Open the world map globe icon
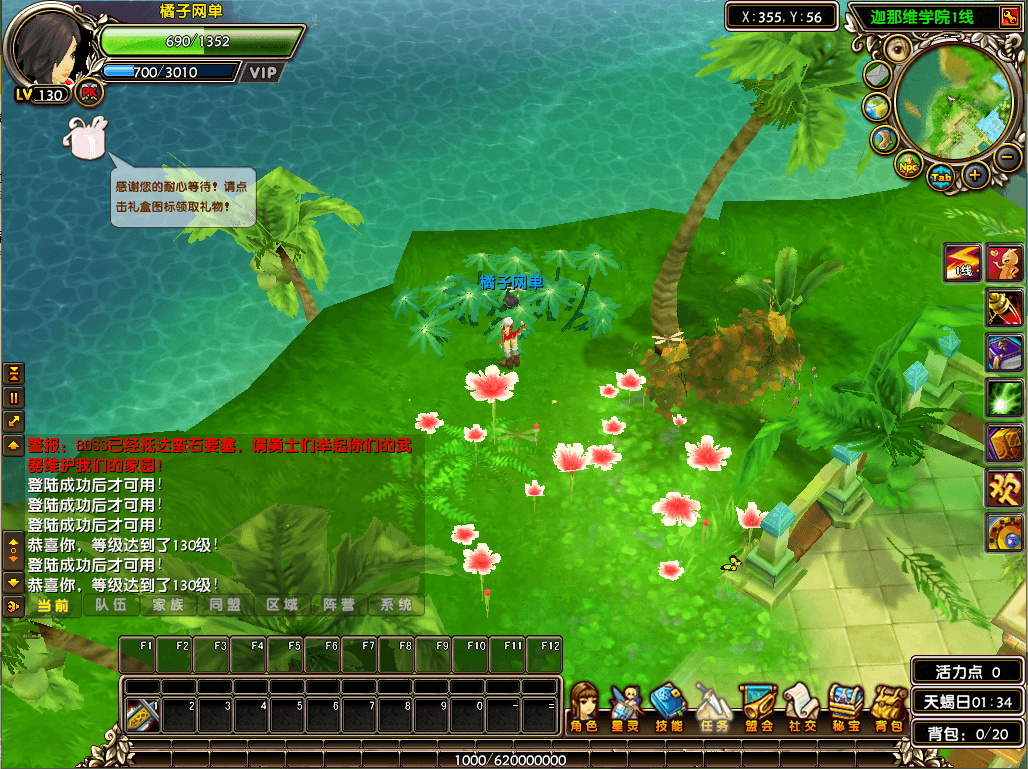1028x769 pixels. click(x=877, y=107)
